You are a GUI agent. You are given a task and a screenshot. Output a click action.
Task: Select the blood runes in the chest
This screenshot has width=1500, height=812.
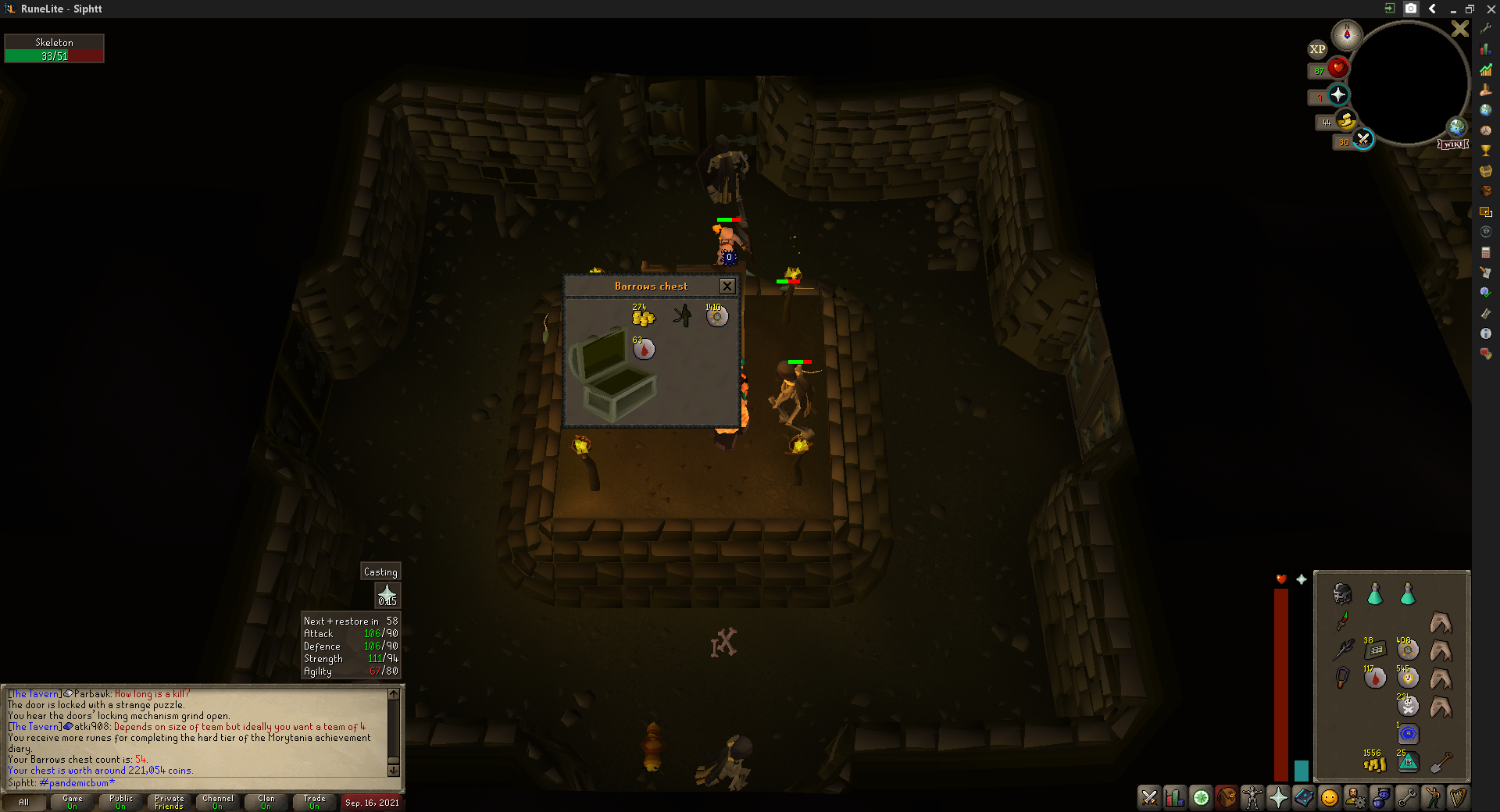coord(643,349)
